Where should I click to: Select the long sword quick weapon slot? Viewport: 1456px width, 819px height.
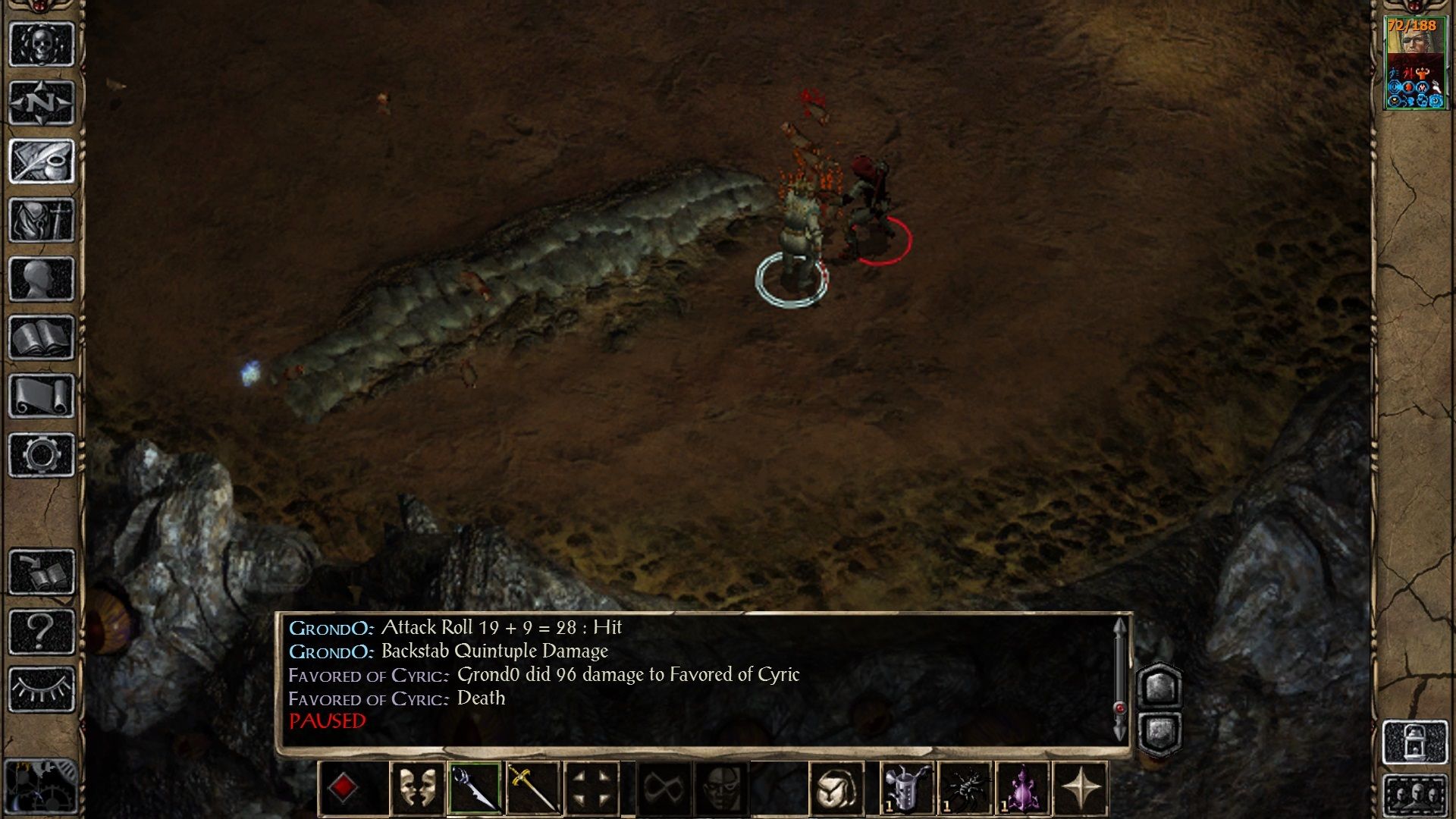click(532, 789)
